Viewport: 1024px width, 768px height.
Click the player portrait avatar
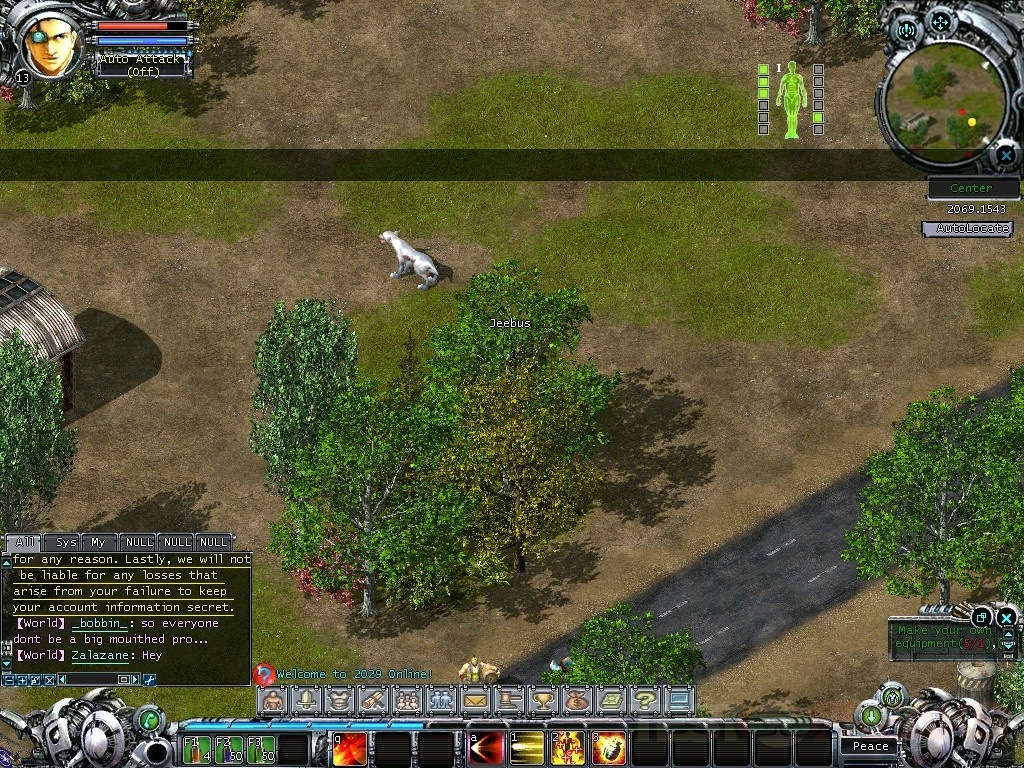point(52,45)
